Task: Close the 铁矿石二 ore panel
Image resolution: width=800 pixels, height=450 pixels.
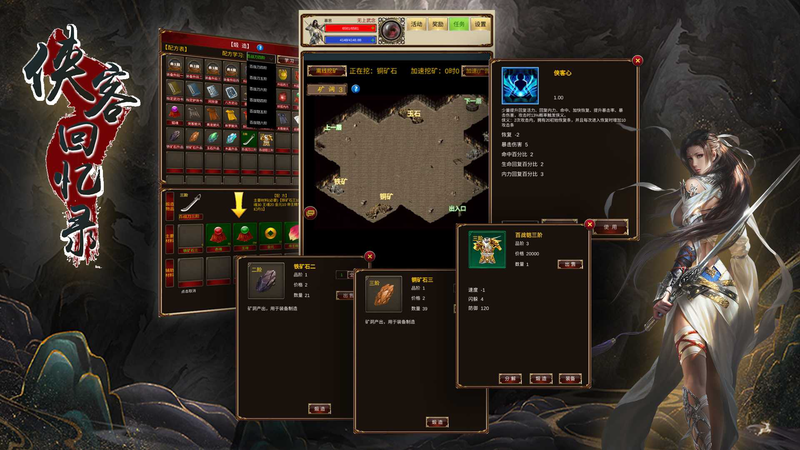Action: pyautogui.click(x=370, y=256)
